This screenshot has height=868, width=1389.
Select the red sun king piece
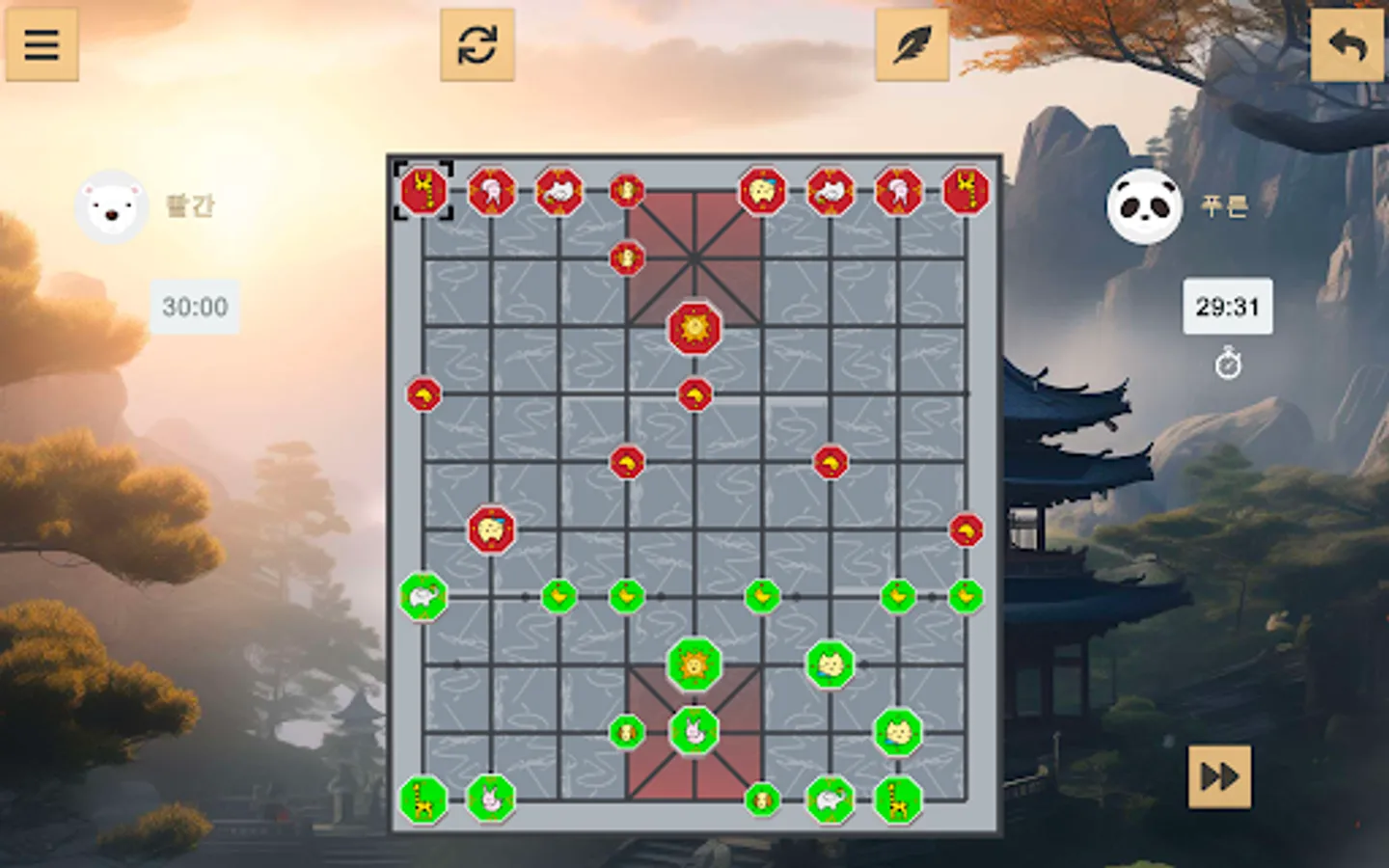click(x=694, y=328)
